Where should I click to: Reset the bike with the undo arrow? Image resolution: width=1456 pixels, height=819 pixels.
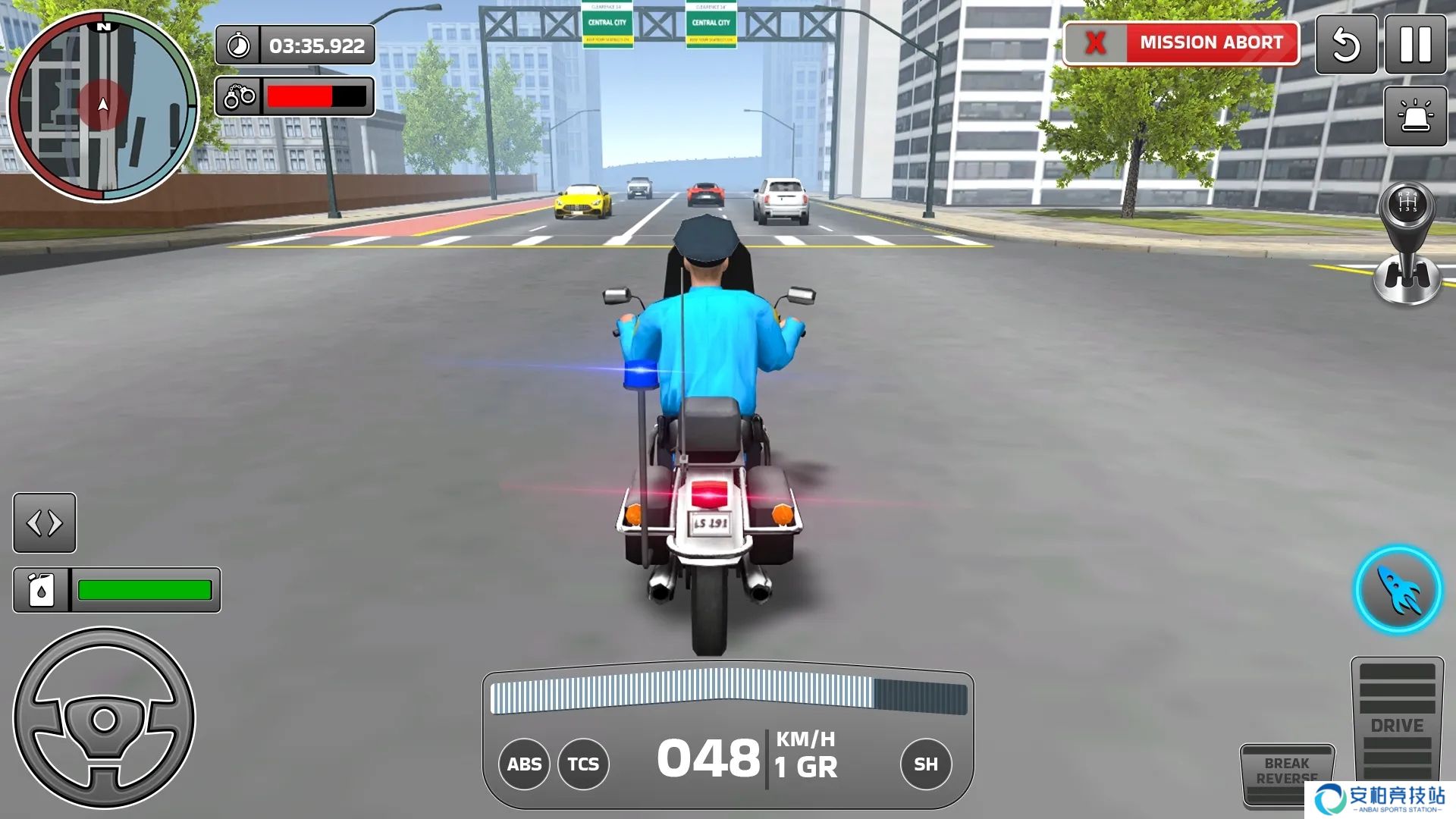(x=1346, y=45)
